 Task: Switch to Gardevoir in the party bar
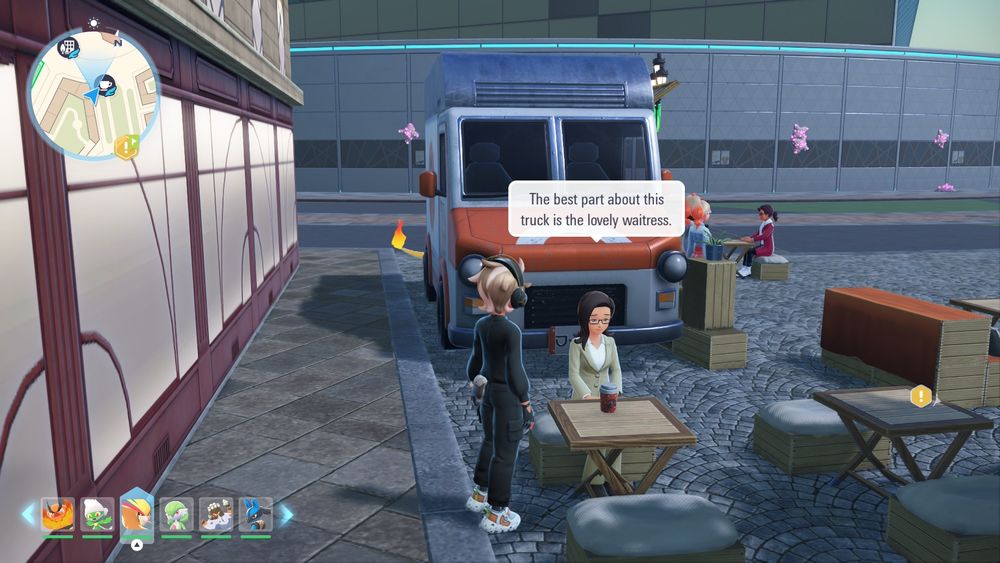click(x=176, y=514)
